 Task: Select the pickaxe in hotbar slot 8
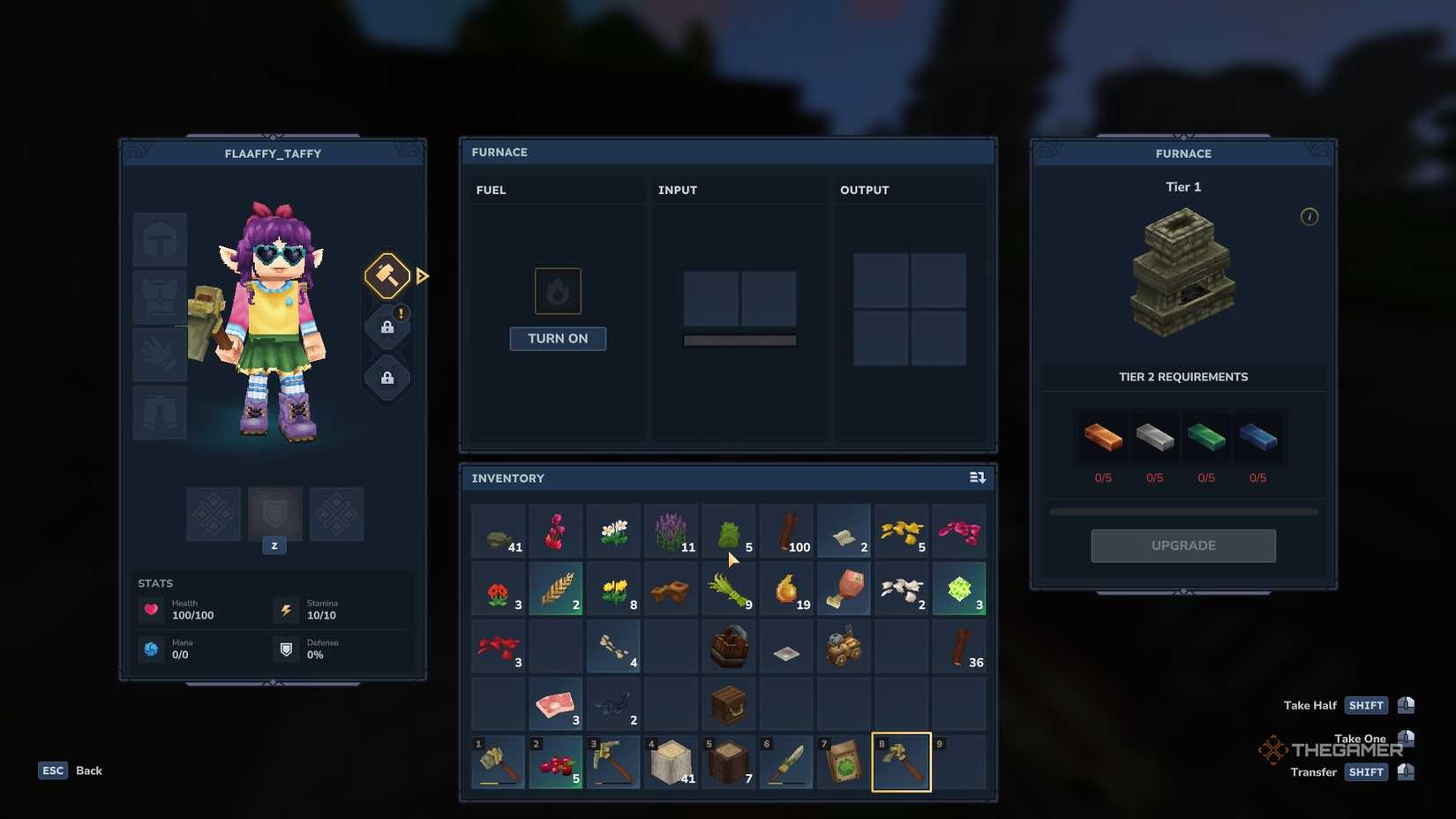901,762
